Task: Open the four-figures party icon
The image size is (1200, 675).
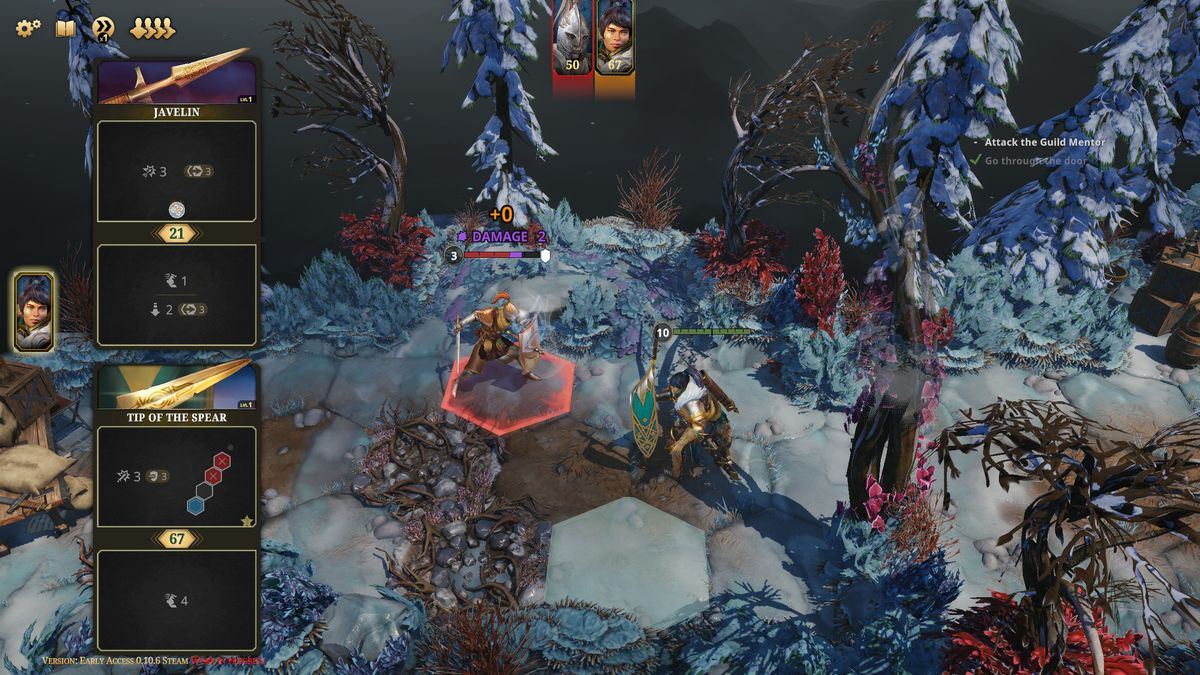Action: (x=152, y=28)
